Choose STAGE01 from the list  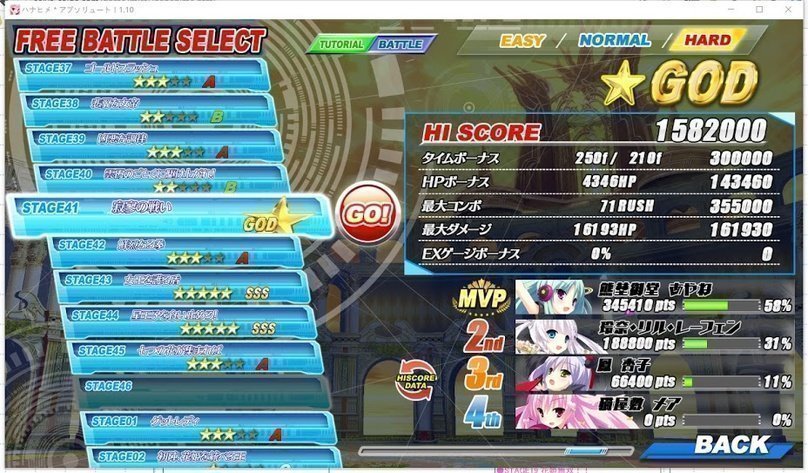coord(200,427)
